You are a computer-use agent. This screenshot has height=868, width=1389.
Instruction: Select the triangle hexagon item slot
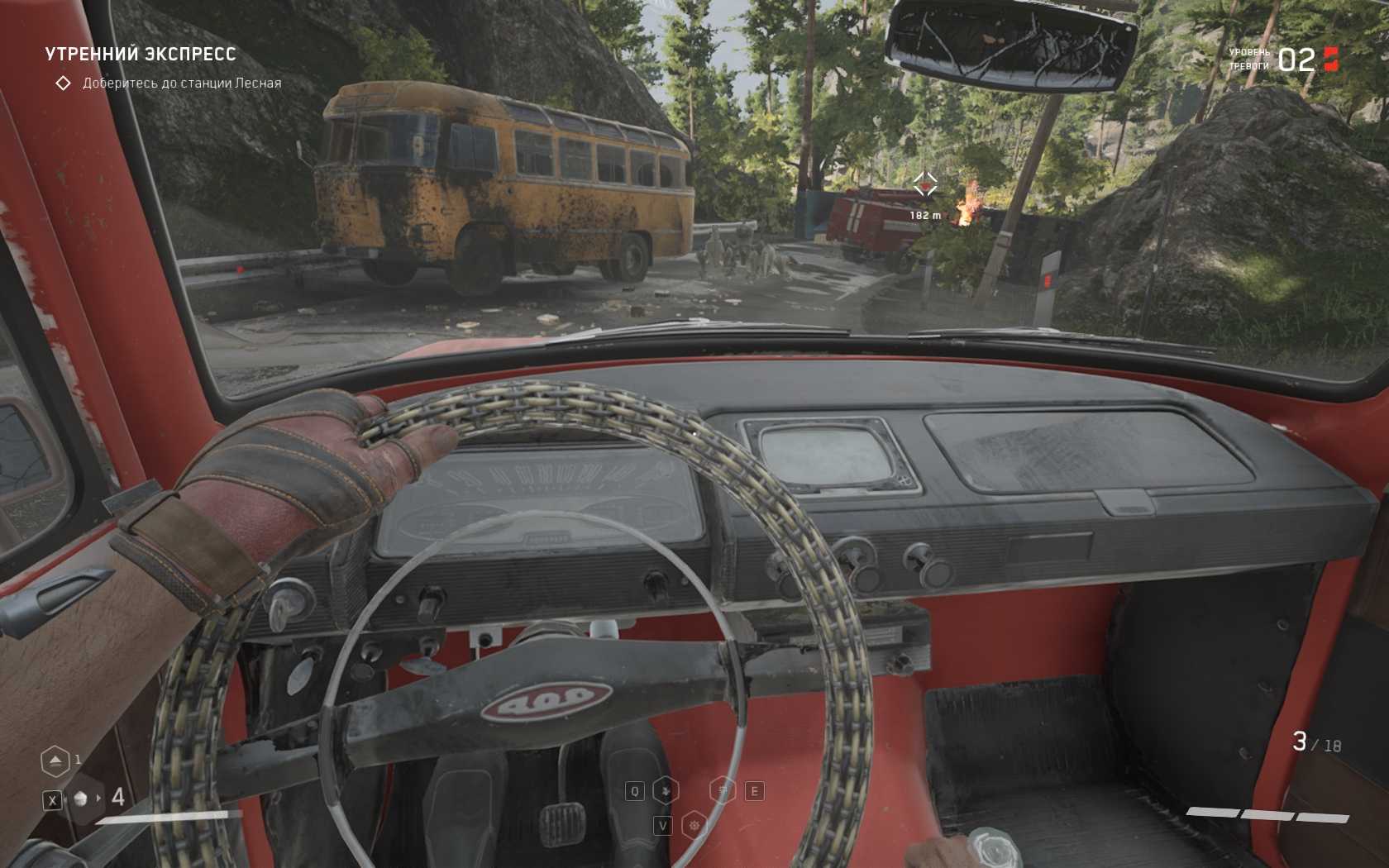(x=55, y=761)
